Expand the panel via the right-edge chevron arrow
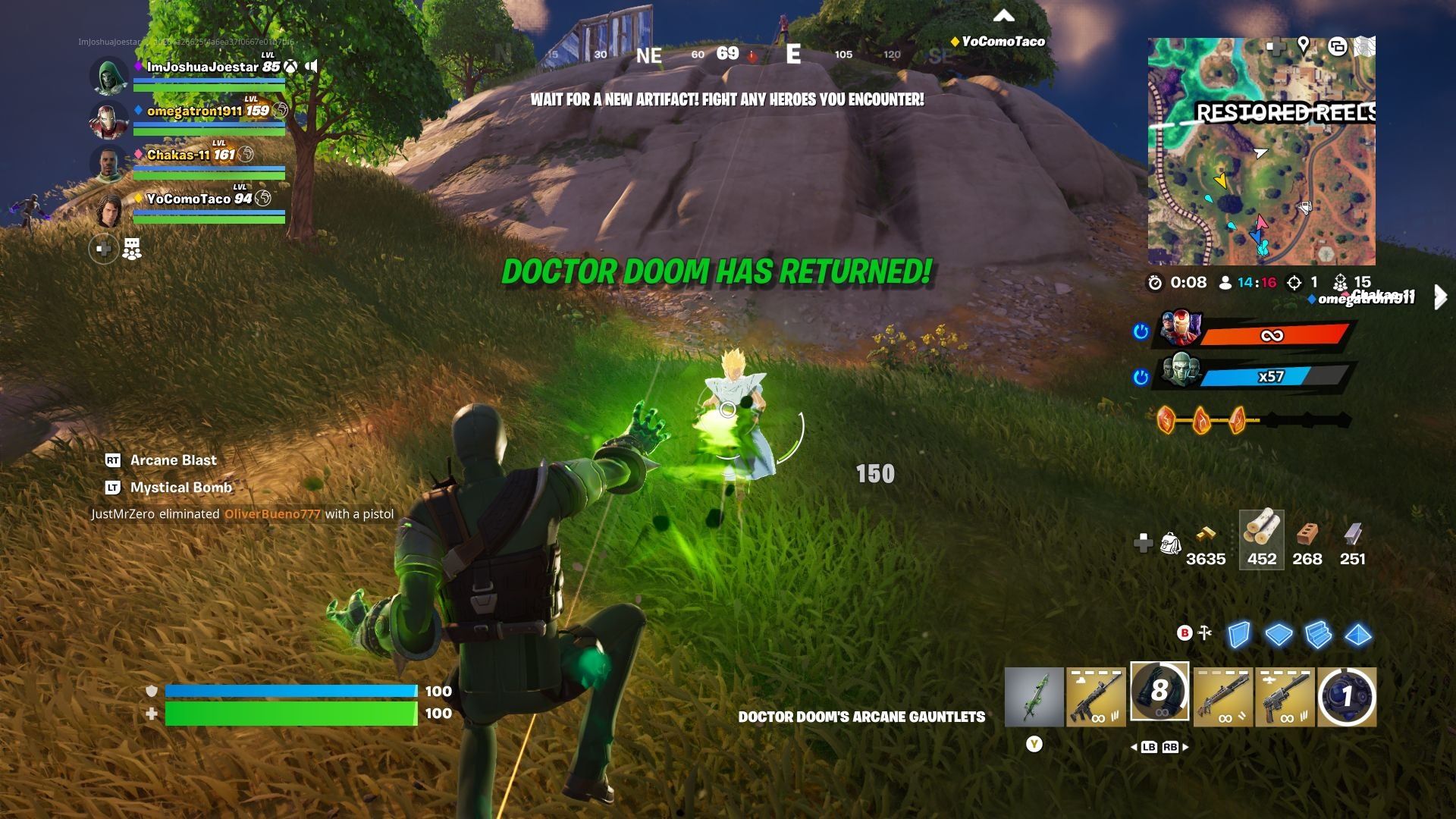The width and height of the screenshot is (1456, 819). coord(1441,299)
